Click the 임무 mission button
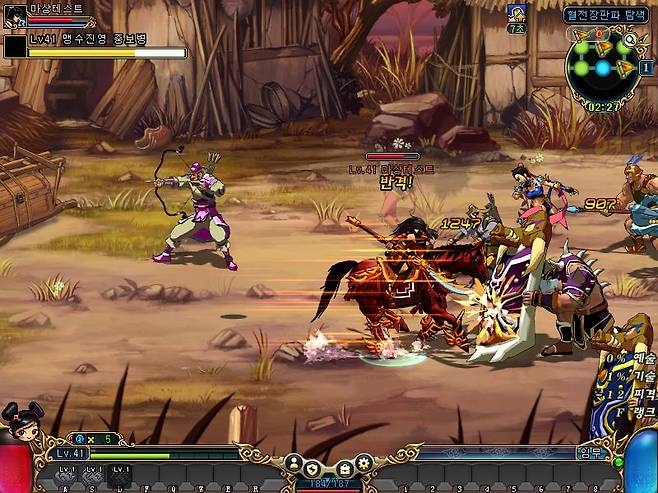The height and width of the screenshot is (493, 658). (590, 452)
